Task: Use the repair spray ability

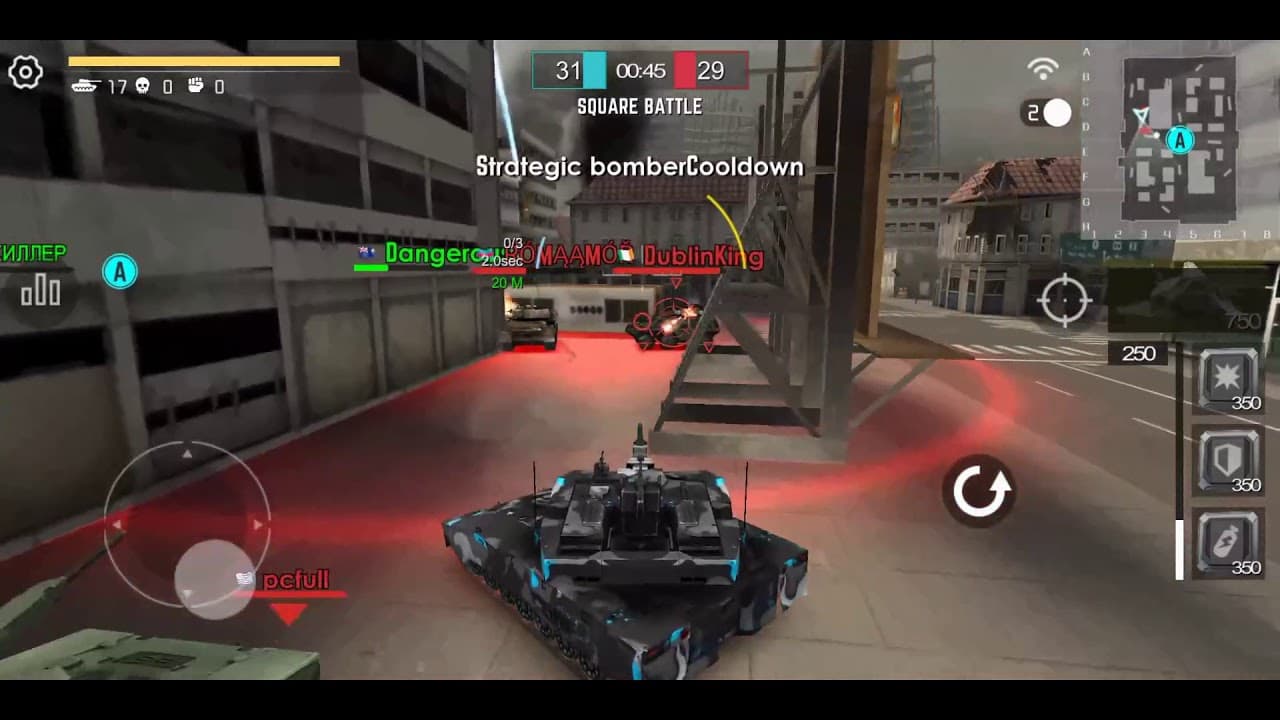Action: click(x=1225, y=538)
